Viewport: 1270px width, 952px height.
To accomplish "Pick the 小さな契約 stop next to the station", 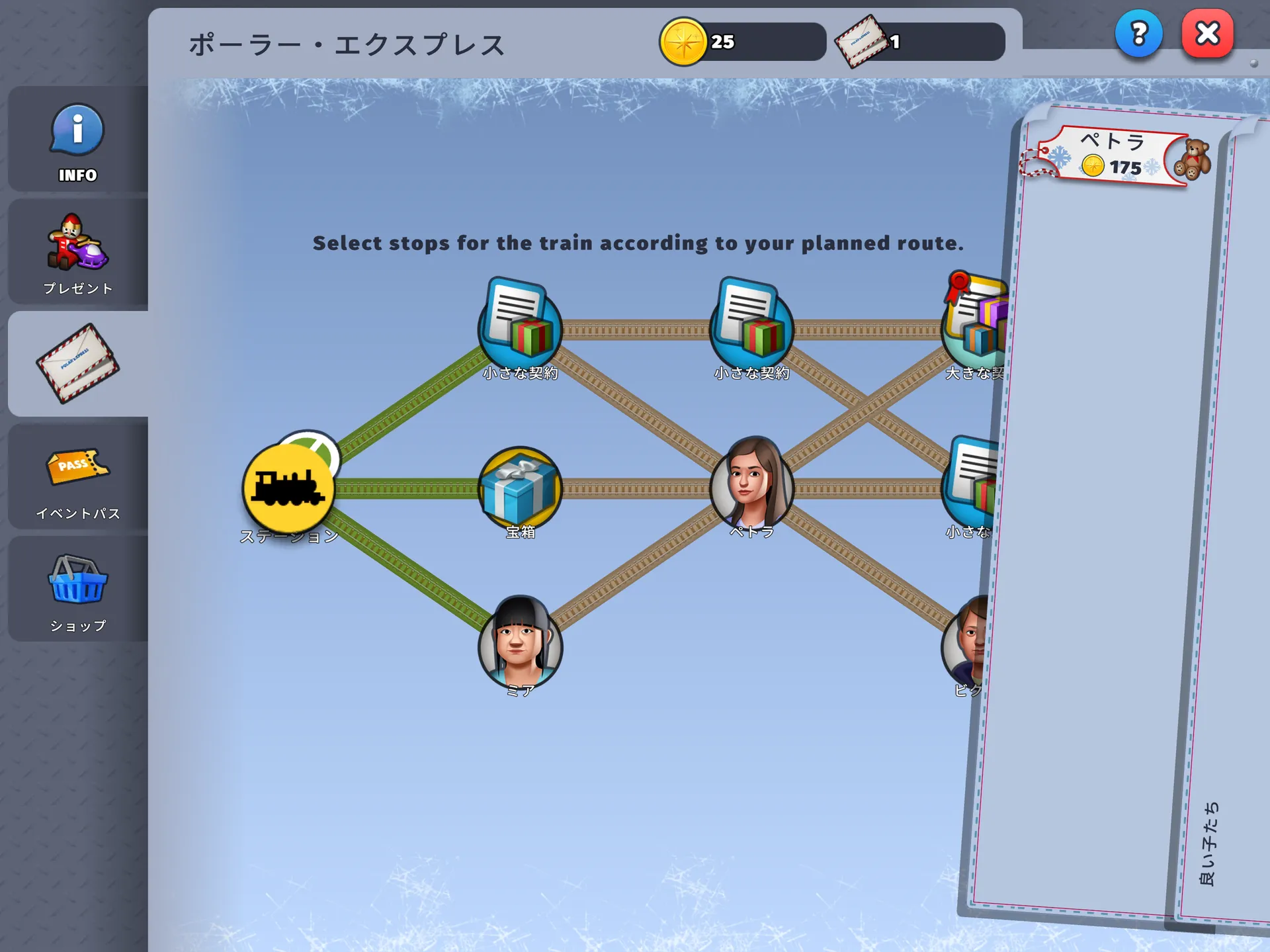I will 520,327.
